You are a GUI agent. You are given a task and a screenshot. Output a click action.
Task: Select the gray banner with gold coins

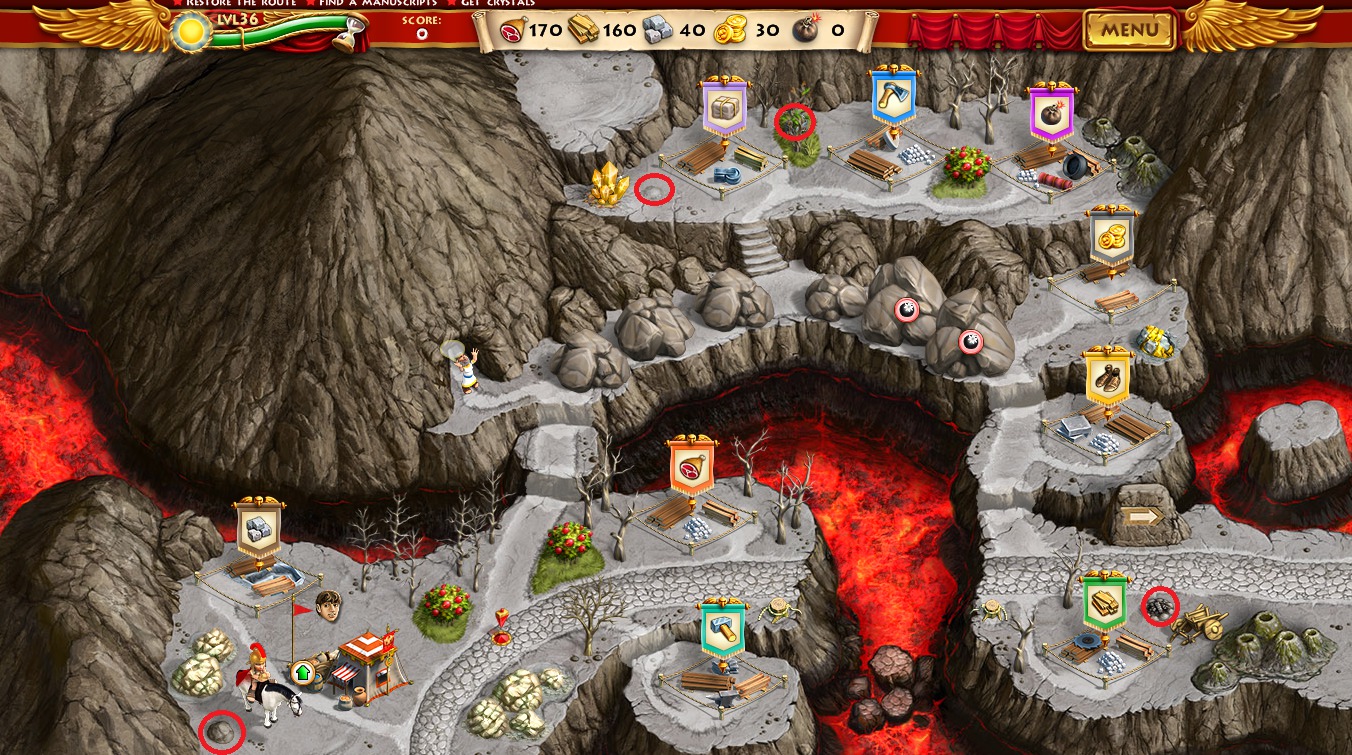(x=1112, y=237)
